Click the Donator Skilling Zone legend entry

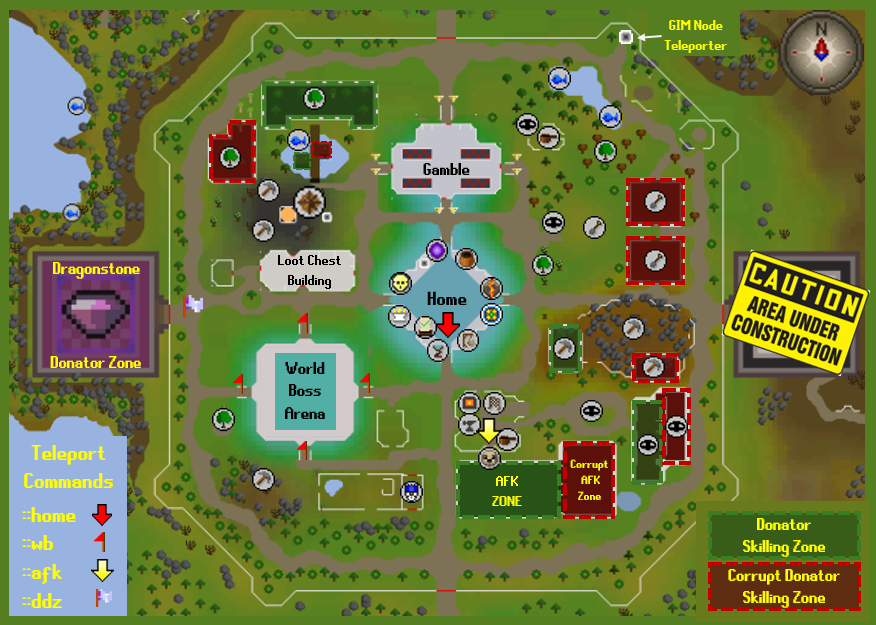tap(783, 535)
